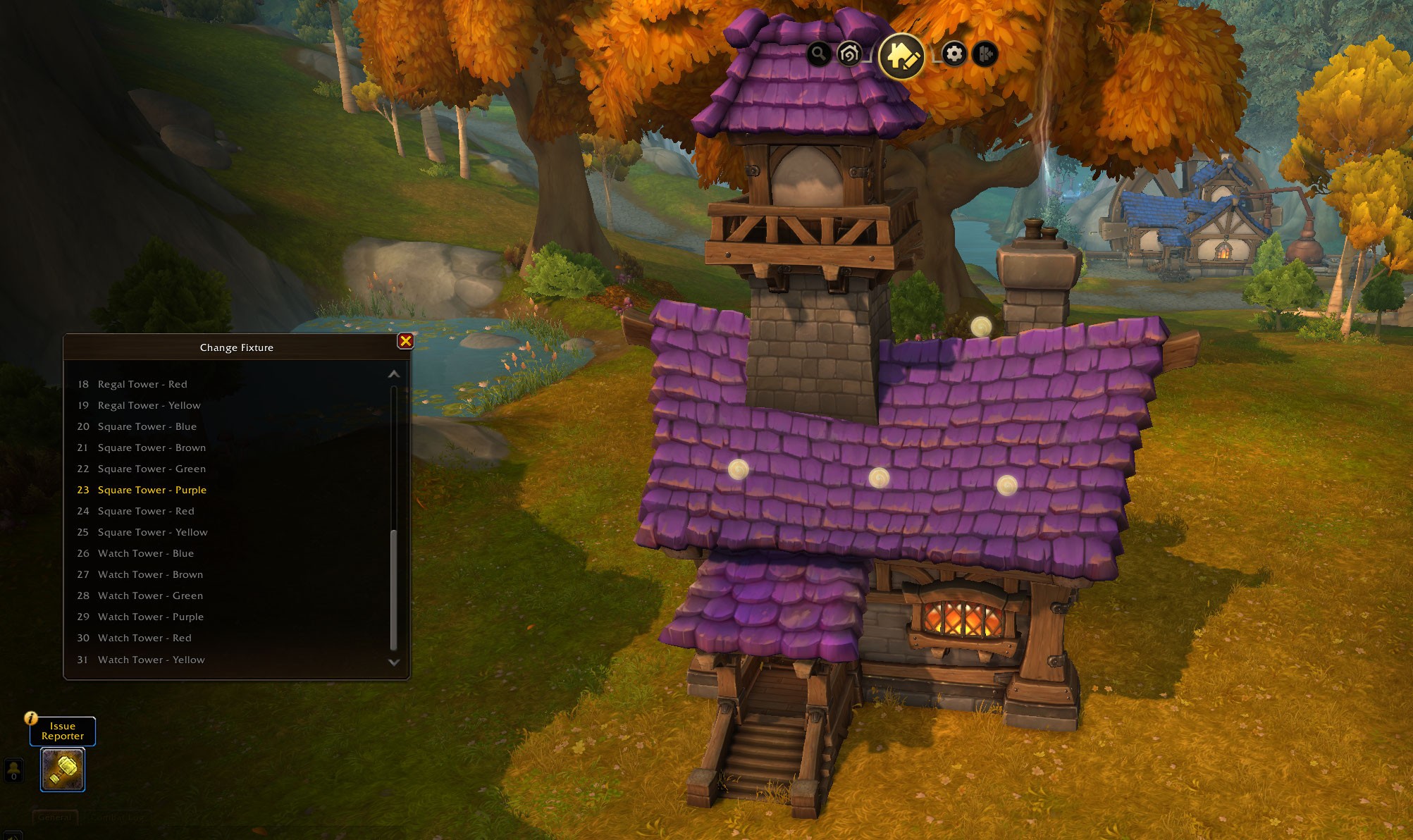This screenshot has height=840, width=1413.
Task: Click the fixture list scroll-down arrow
Action: click(394, 662)
